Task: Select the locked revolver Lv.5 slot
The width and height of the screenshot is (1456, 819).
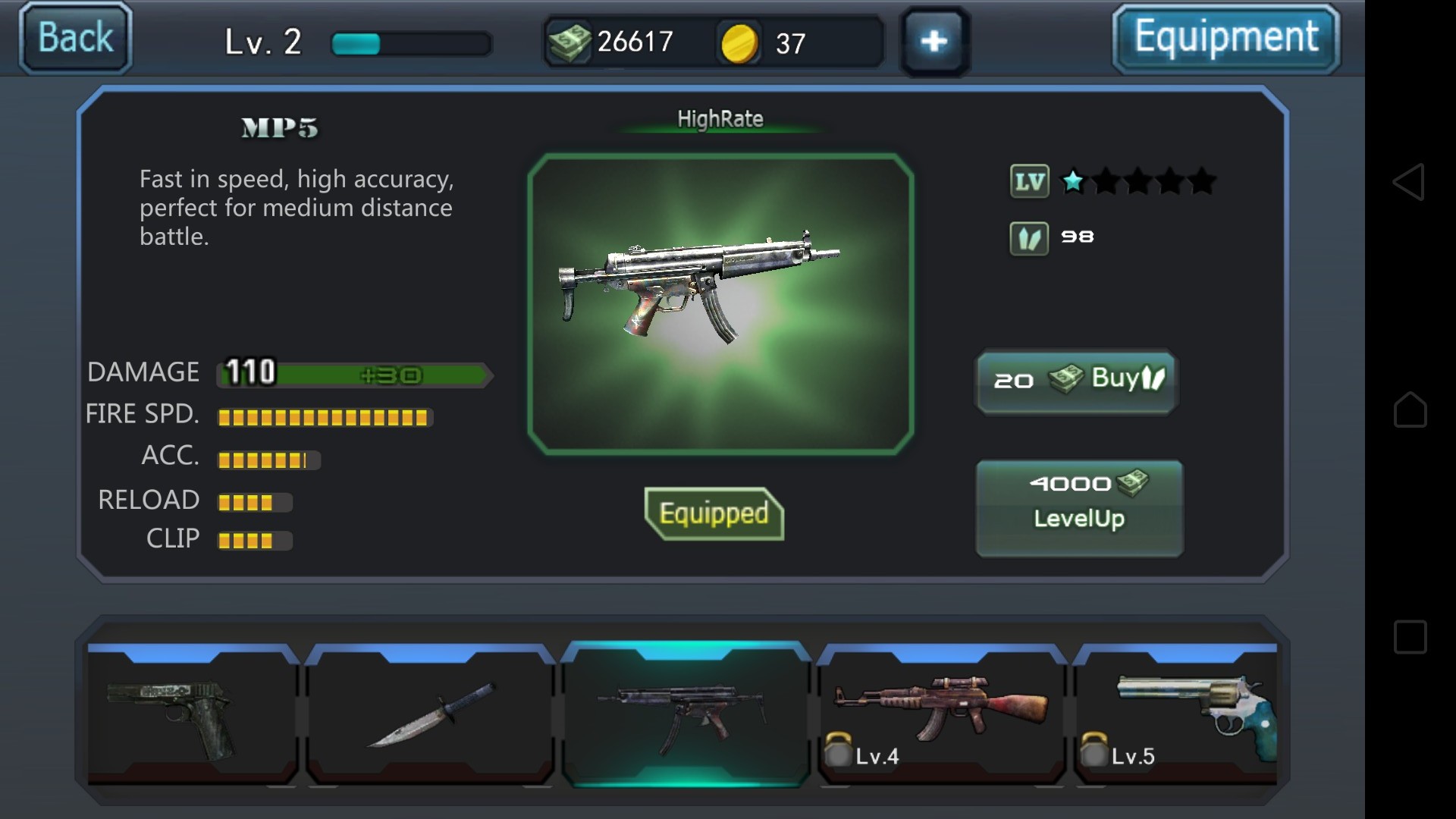Action: (x=1177, y=714)
